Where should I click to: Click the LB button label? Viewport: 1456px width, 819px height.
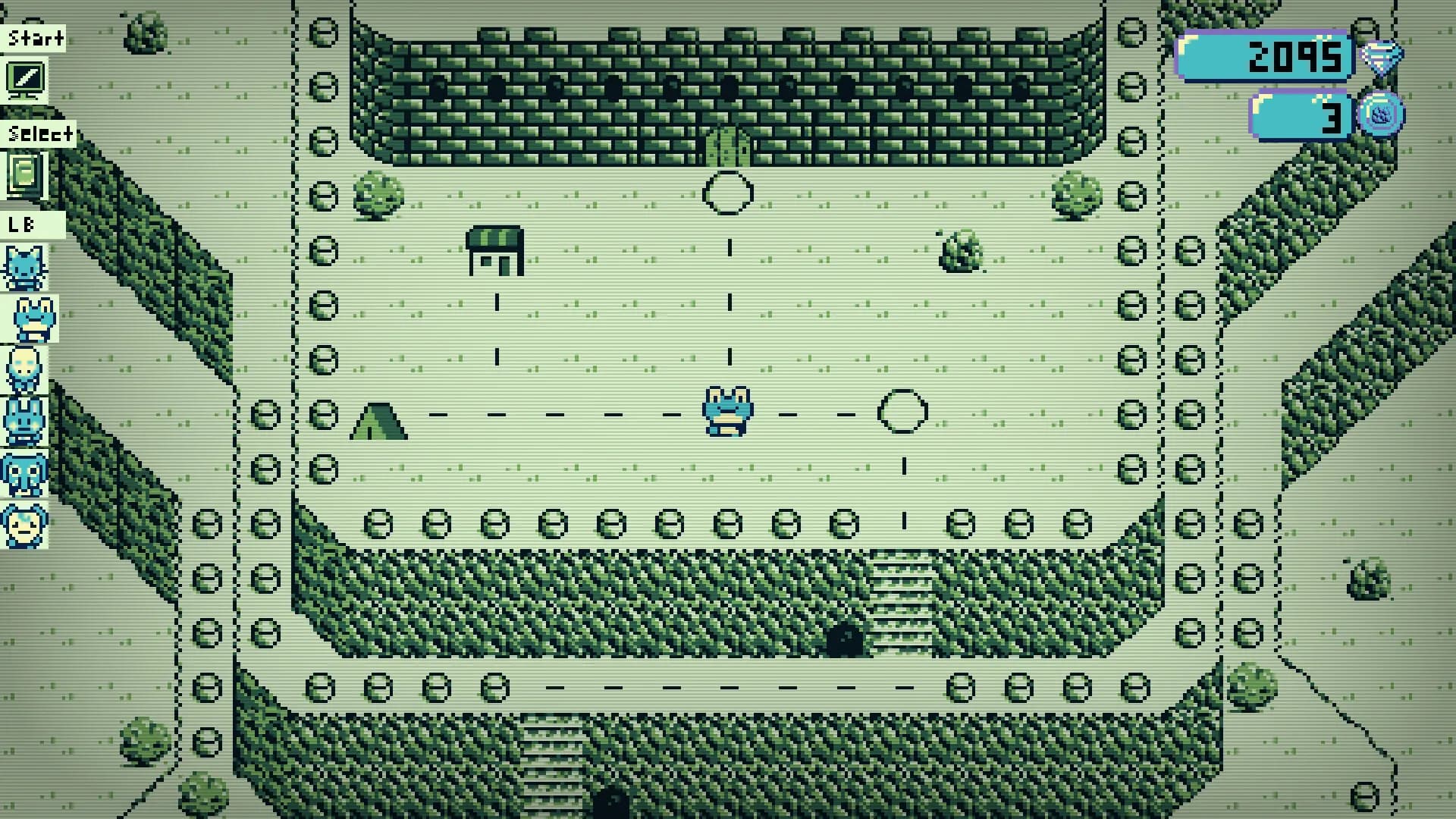click(23, 224)
